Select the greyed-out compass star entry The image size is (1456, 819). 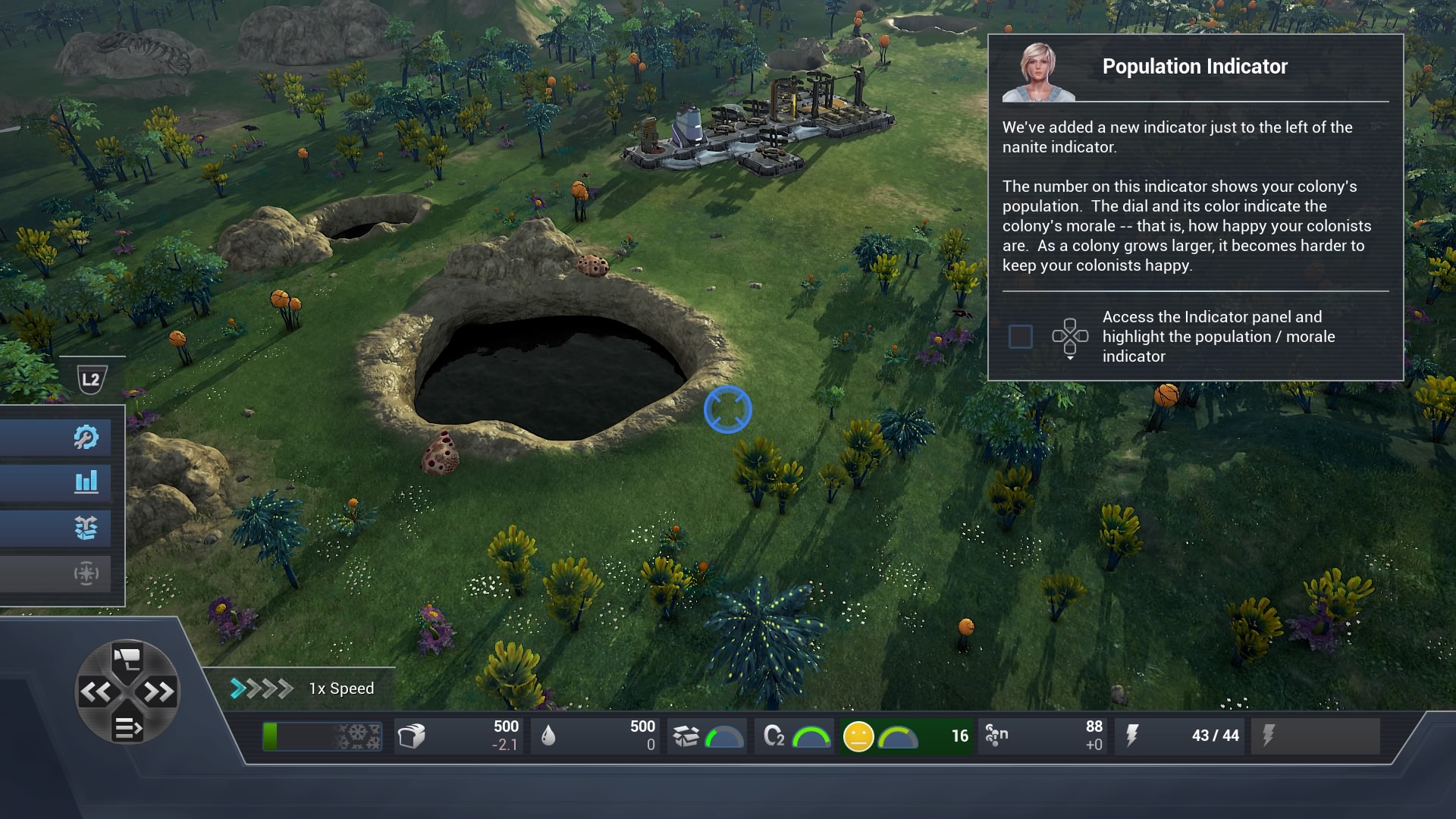click(x=86, y=573)
